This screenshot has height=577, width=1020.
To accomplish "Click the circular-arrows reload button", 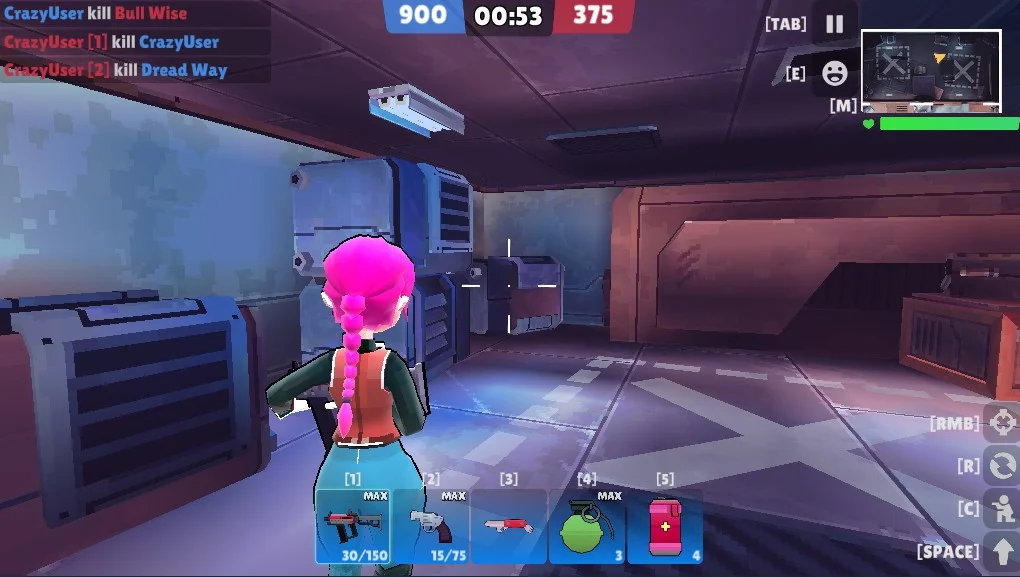I will point(1001,465).
